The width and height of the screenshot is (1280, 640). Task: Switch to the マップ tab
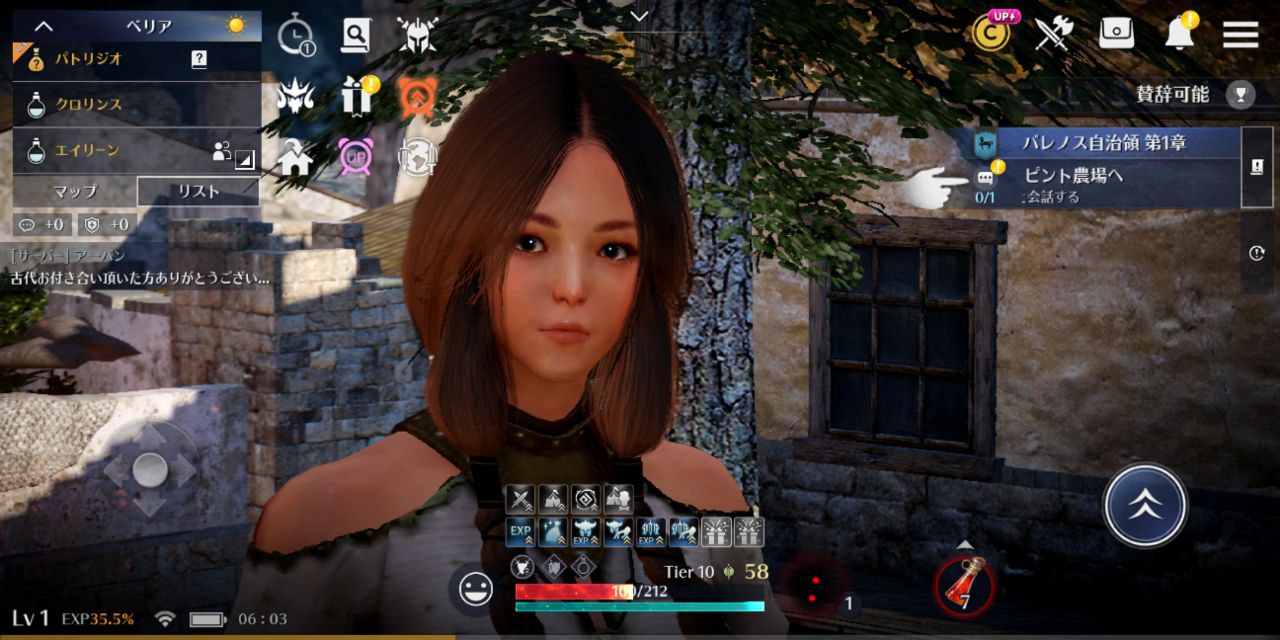[75, 191]
